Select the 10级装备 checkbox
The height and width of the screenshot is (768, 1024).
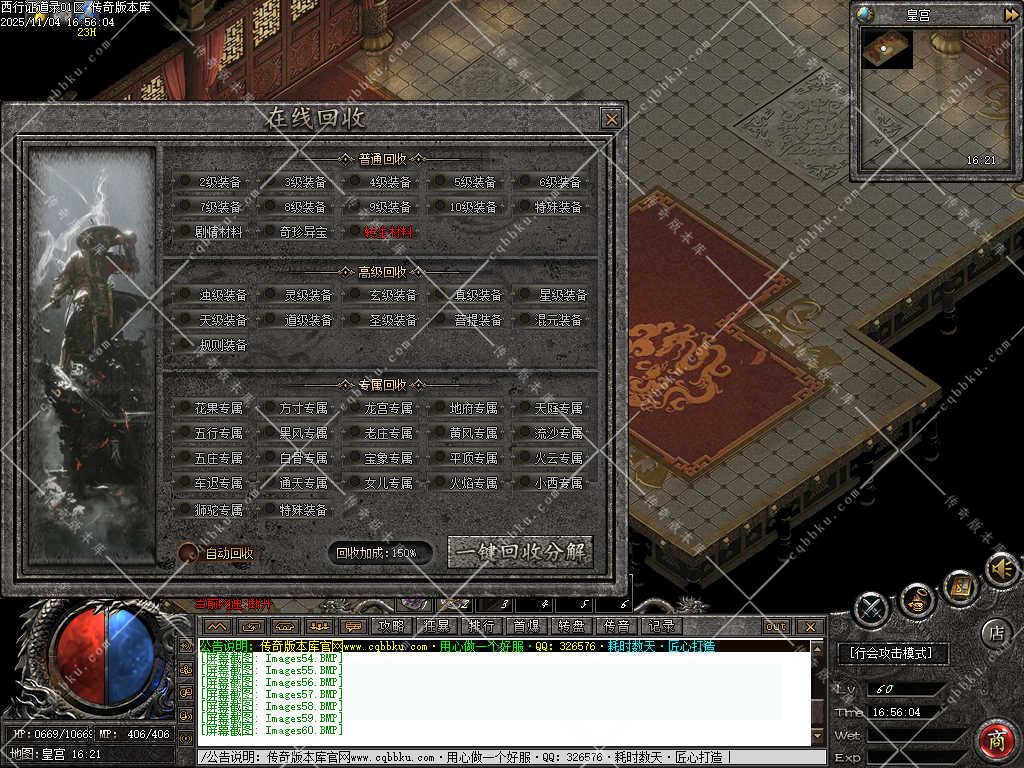tap(441, 207)
